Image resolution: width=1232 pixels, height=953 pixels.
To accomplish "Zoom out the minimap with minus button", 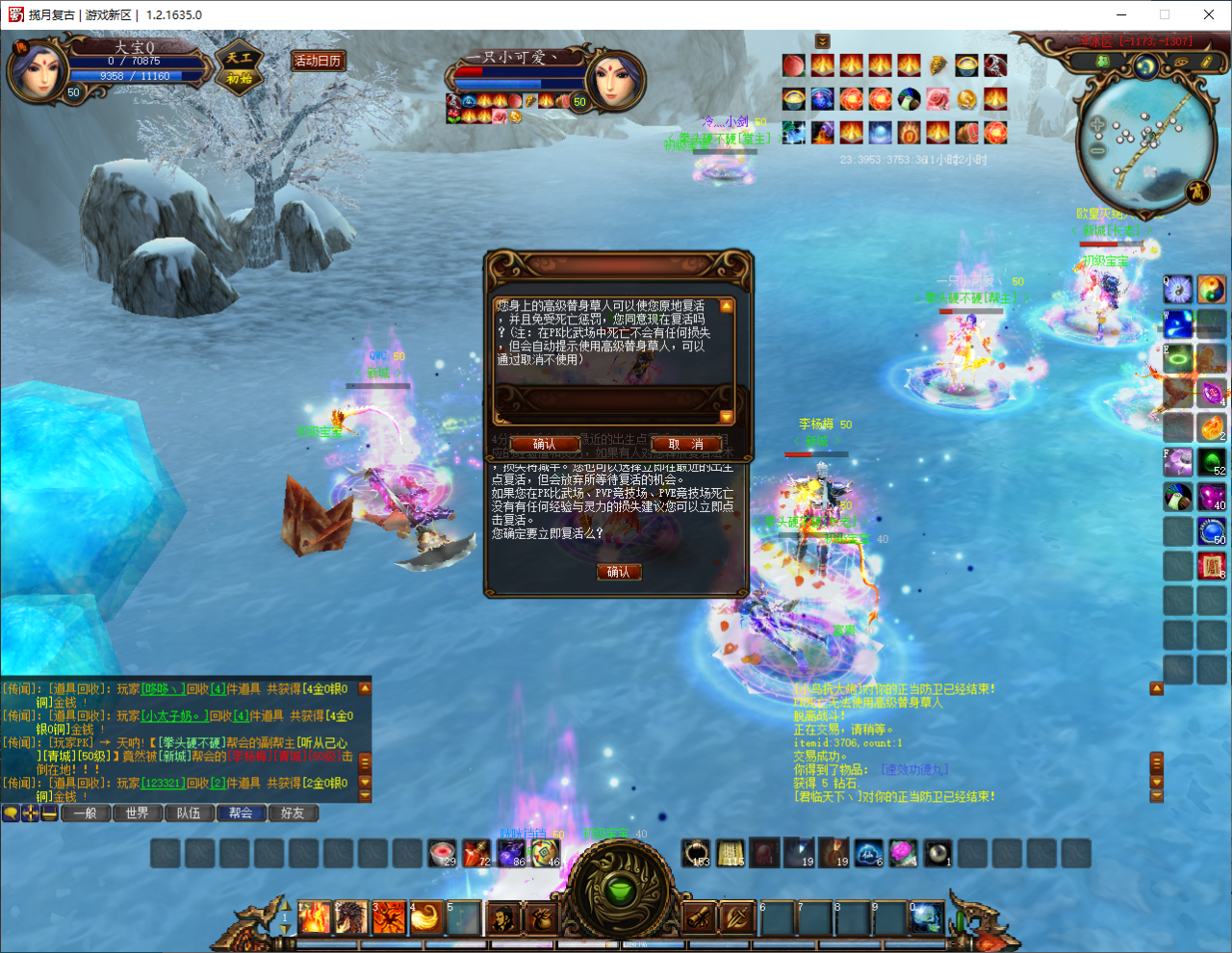I will (1097, 149).
